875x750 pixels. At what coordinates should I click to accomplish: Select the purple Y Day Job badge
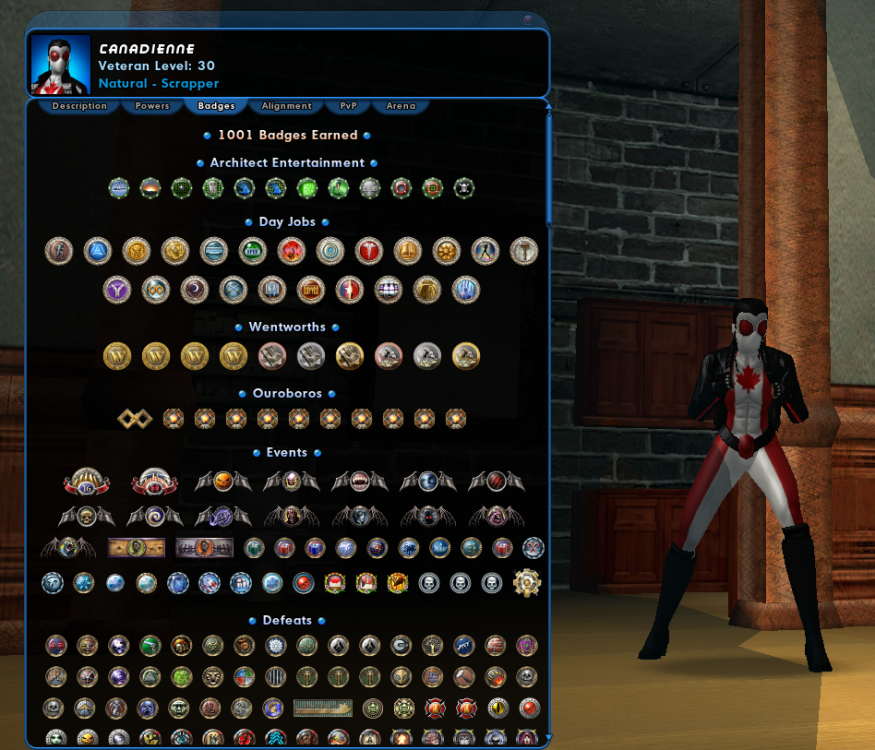pos(116,290)
